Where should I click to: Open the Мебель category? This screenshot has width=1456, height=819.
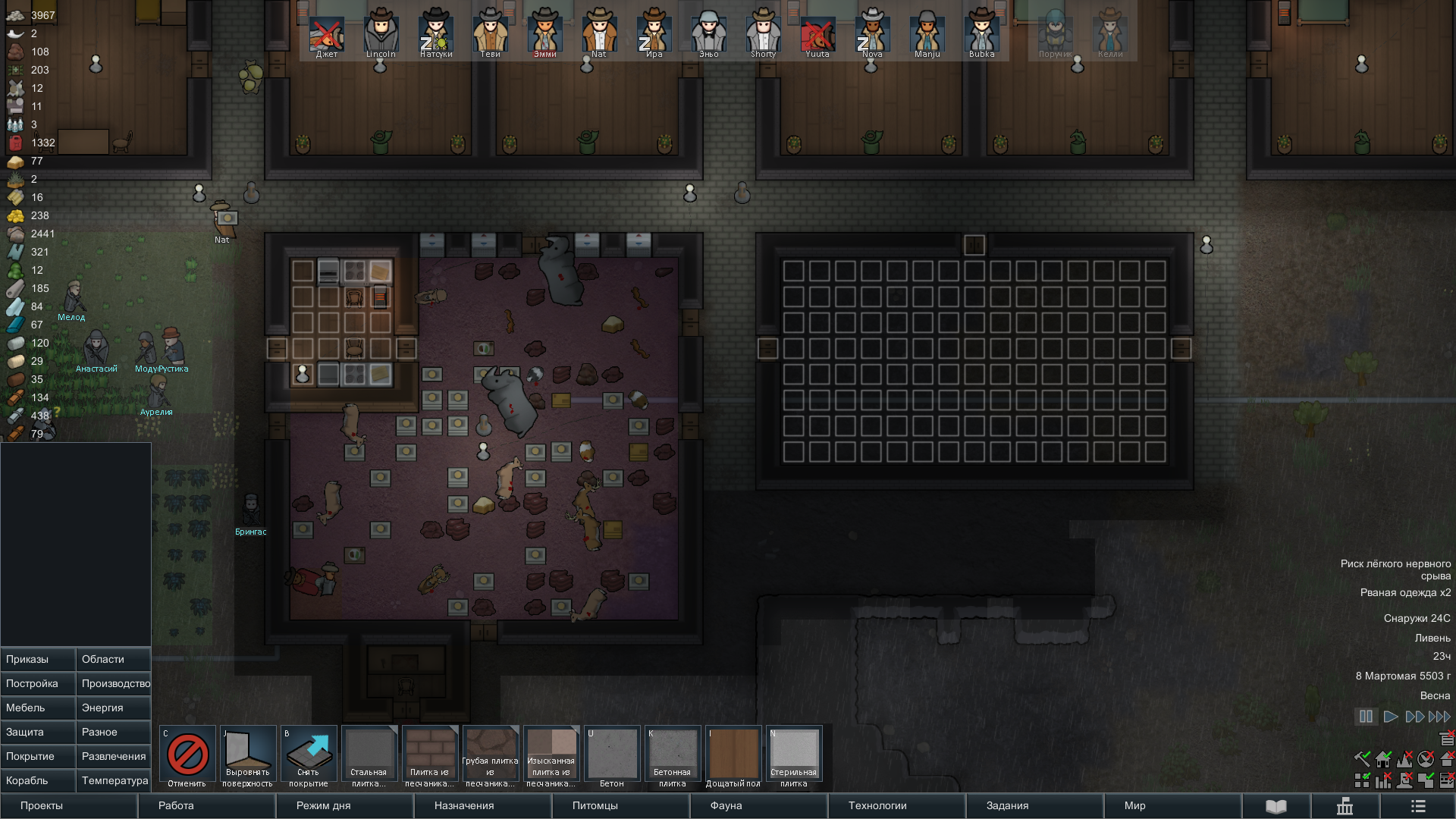click(38, 708)
